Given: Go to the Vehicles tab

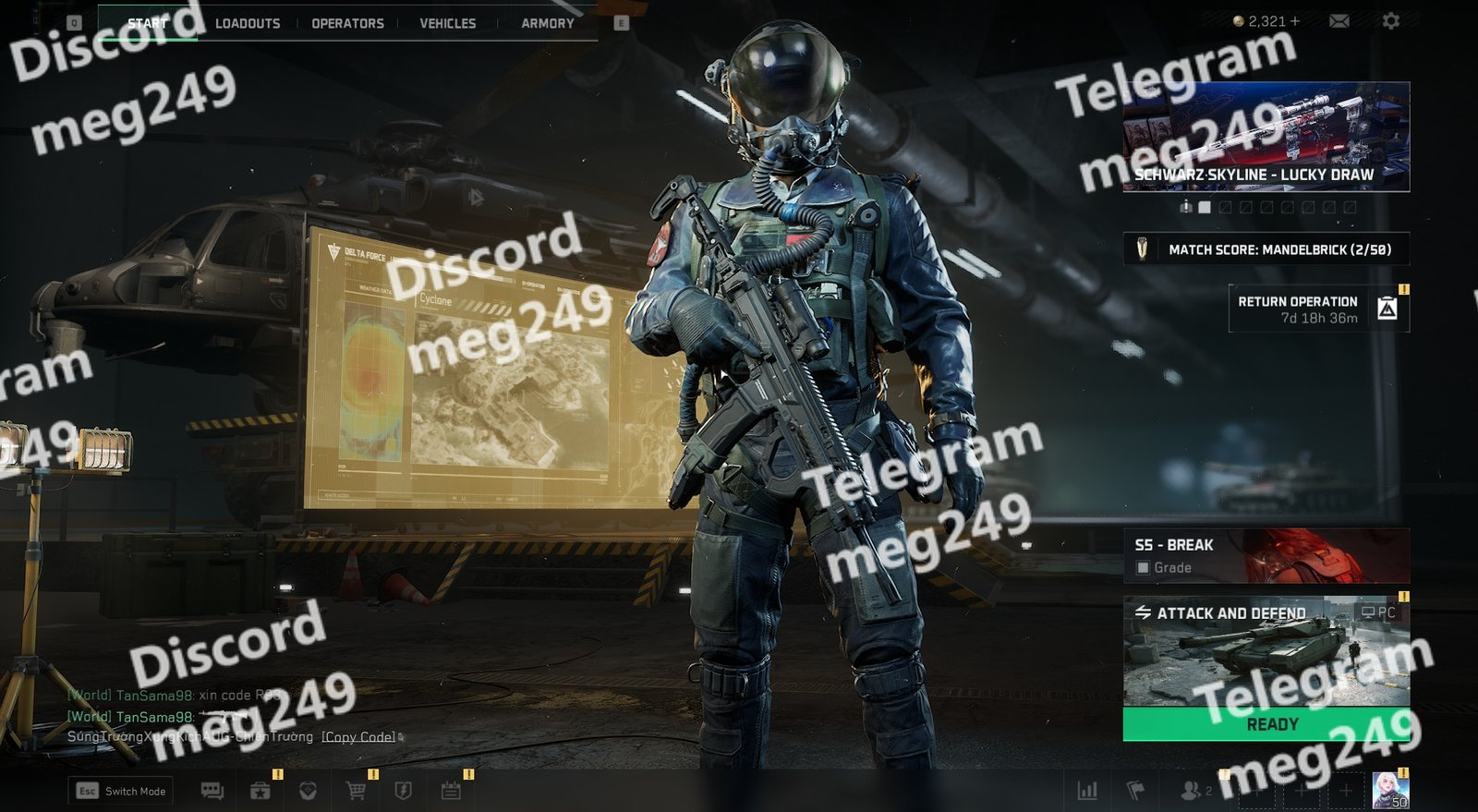Looking at the screenshot, I should (x=447, y=23).
